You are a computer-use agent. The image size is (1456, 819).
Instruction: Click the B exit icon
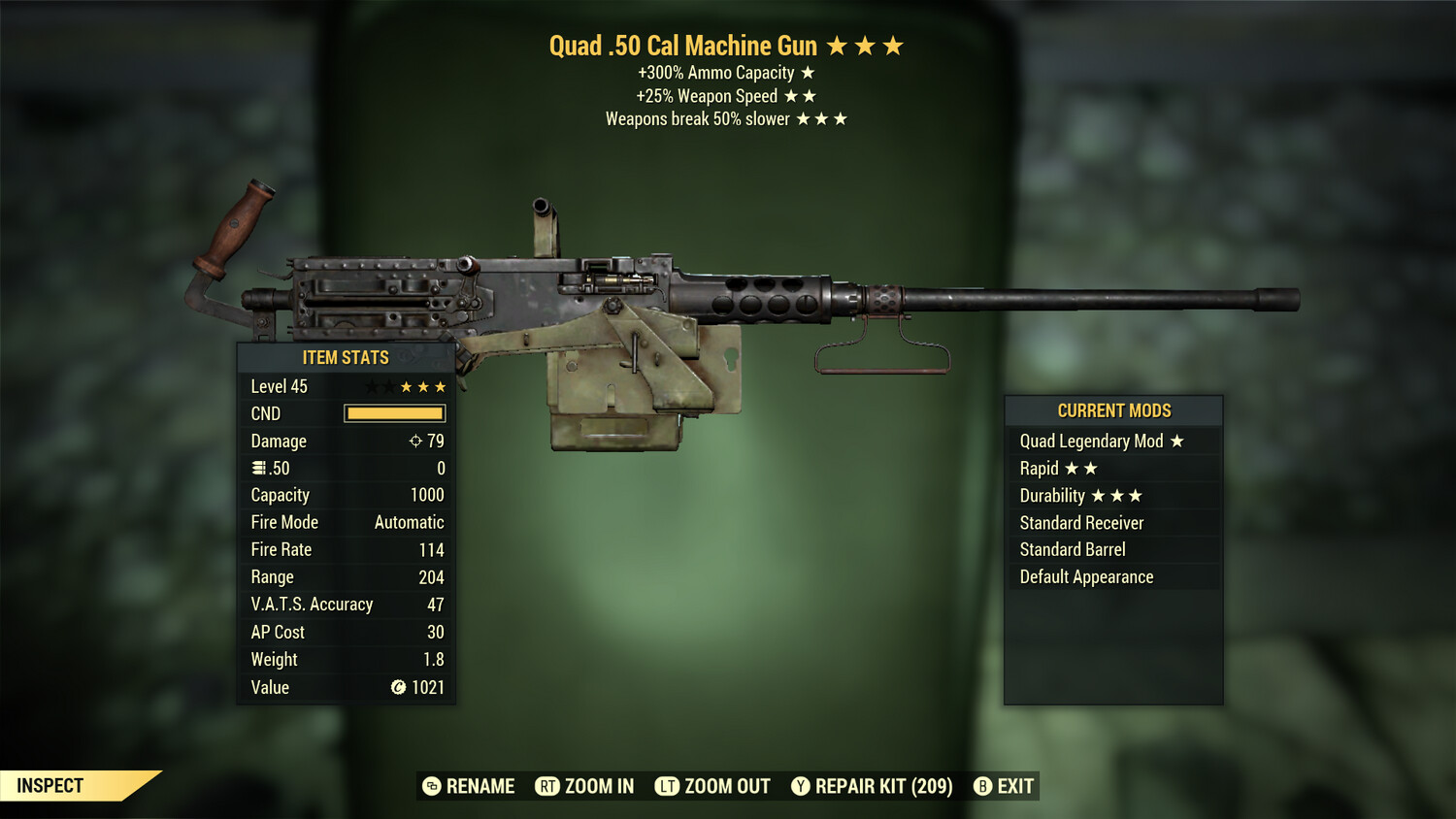[x=983, y=787]
